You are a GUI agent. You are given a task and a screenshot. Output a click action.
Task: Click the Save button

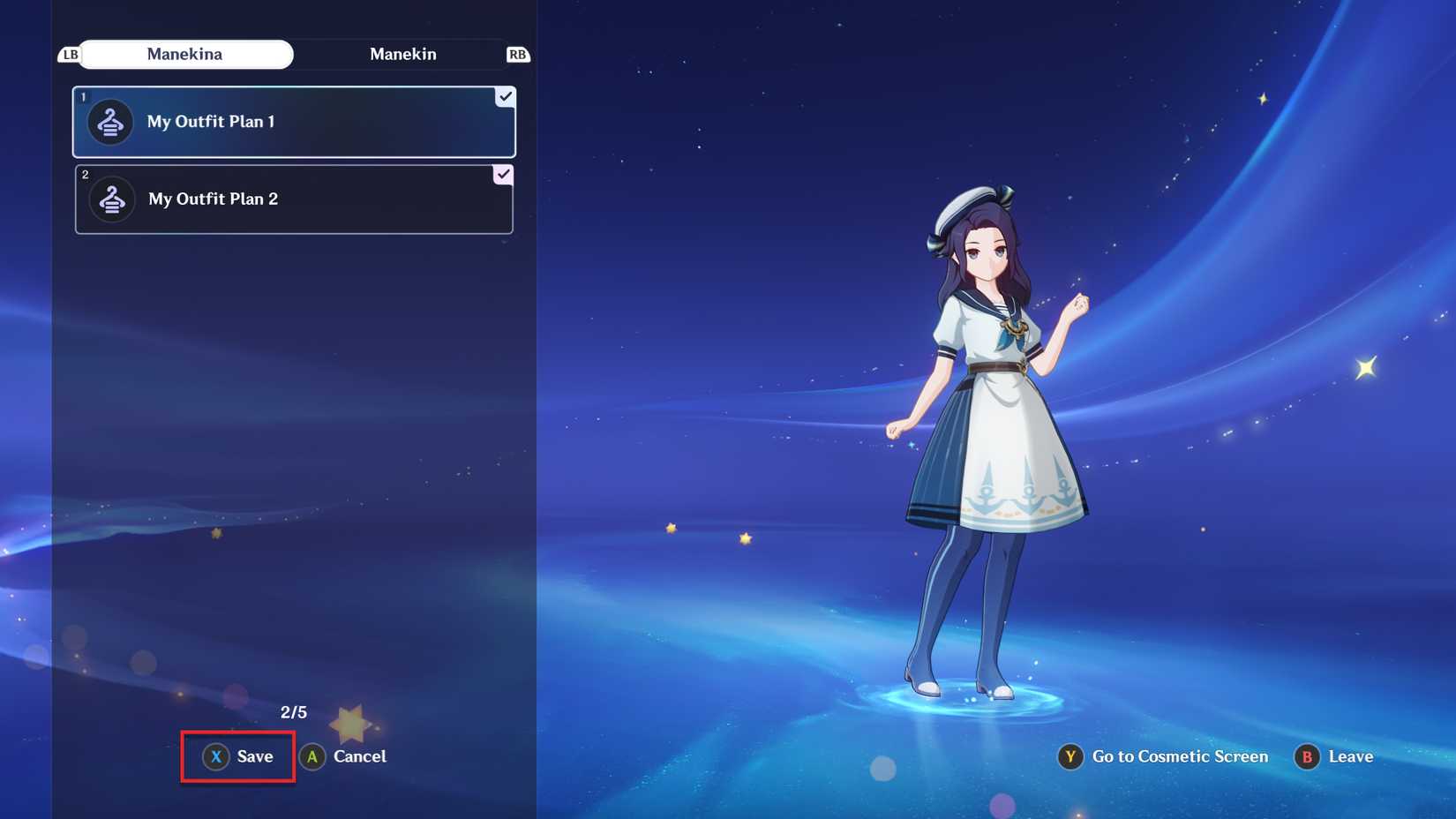236,756
